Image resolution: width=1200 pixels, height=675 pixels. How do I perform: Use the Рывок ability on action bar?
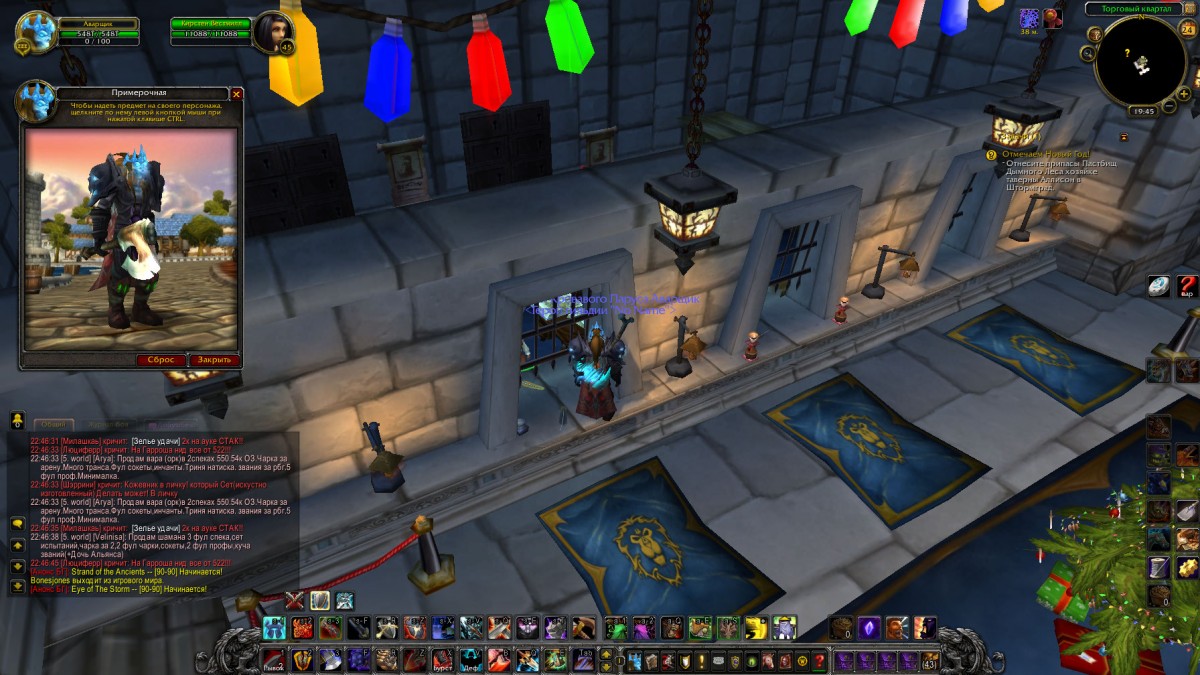coord(274,661)
